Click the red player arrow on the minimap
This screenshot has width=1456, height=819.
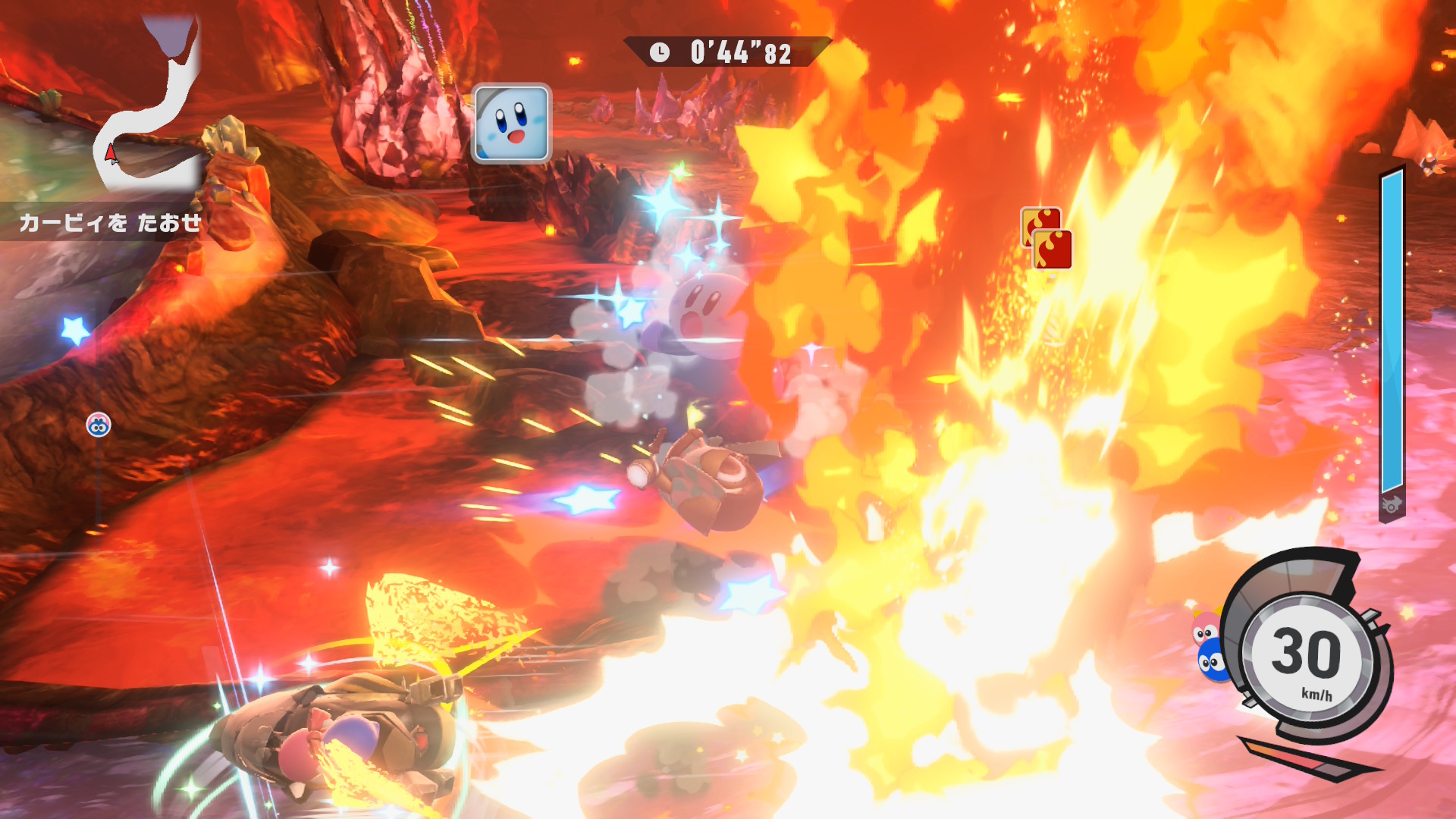111,154
